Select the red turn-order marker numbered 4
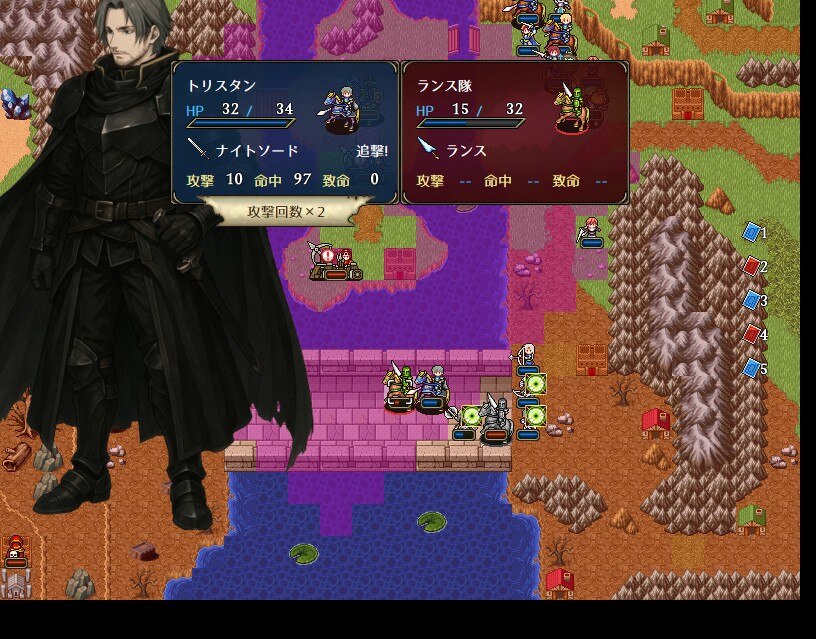Viewport: 816px width, 639px height. tap(752, 335)
